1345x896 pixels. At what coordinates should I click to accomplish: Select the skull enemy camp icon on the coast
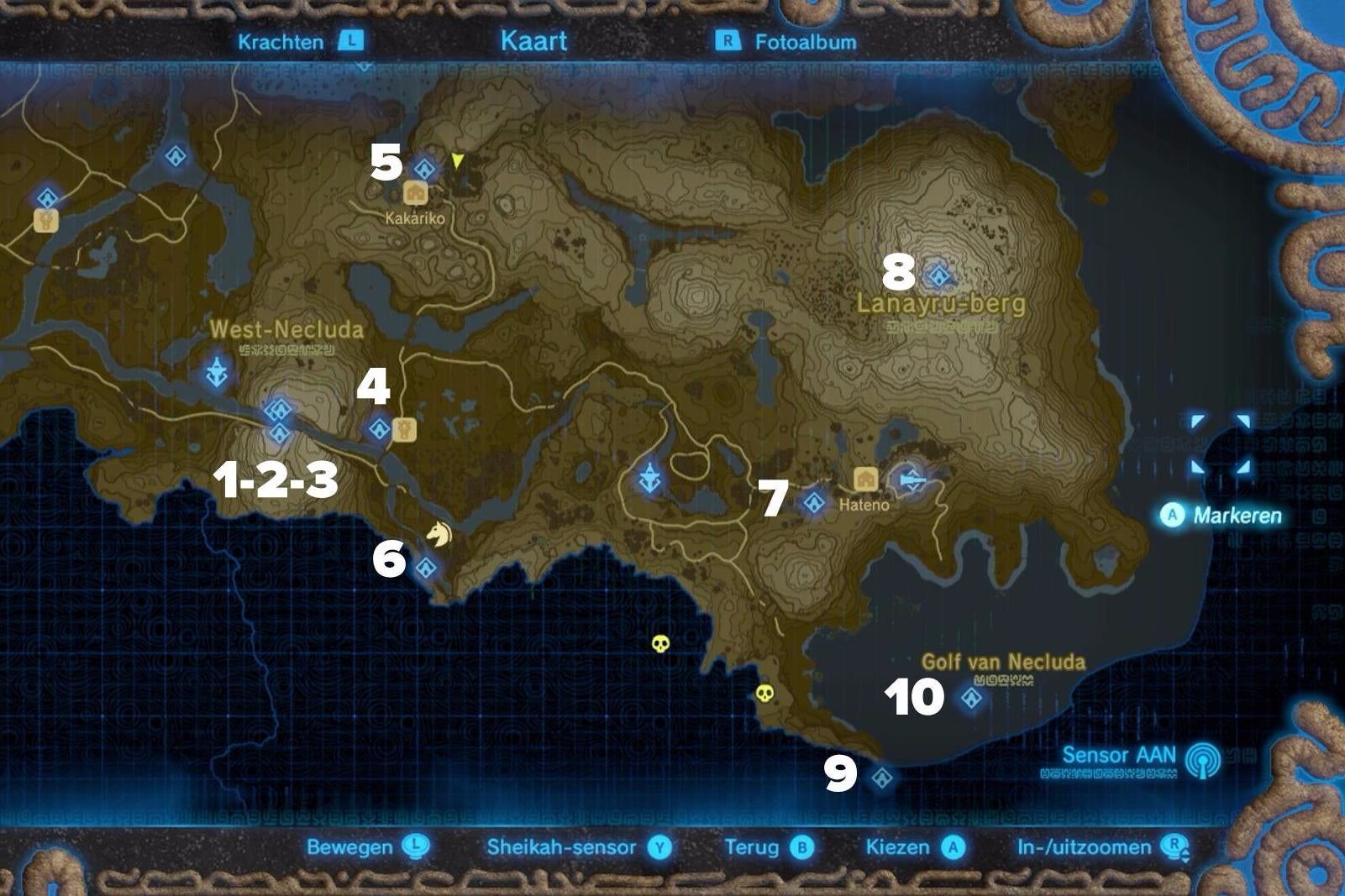coord(765,694)
